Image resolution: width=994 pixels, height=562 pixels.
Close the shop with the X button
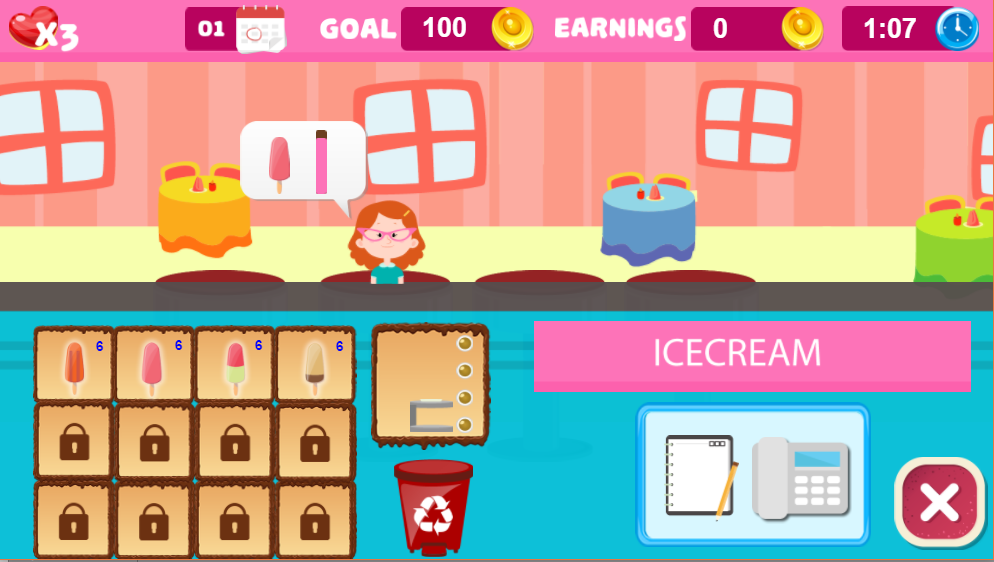pyautogui.click(x=939, y=502)
